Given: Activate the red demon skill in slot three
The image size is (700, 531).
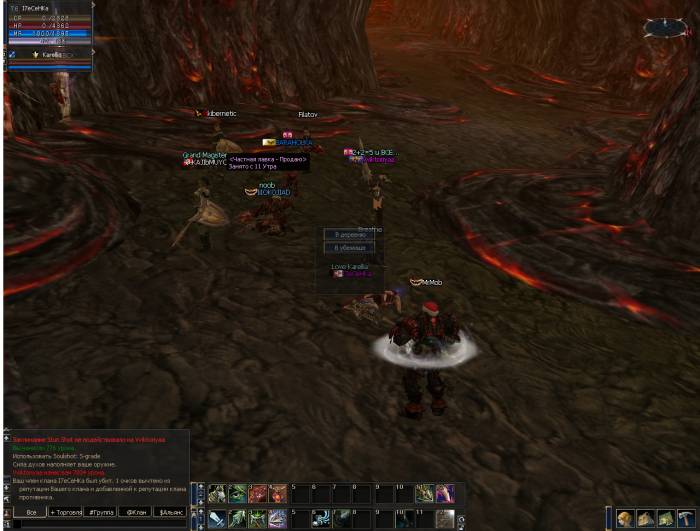Looking at the screenshot, I should coord(258,493).
